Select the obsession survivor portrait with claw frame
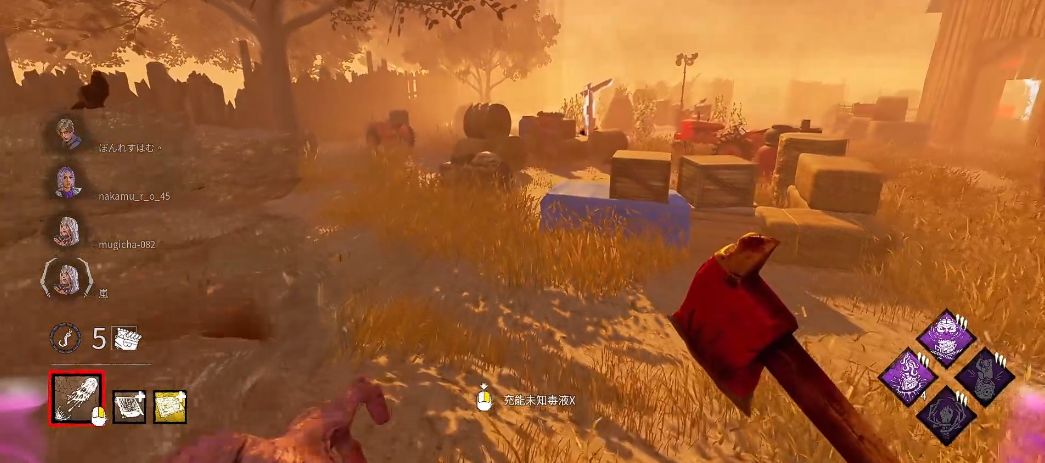1045x463 pixels. (68, 278)
